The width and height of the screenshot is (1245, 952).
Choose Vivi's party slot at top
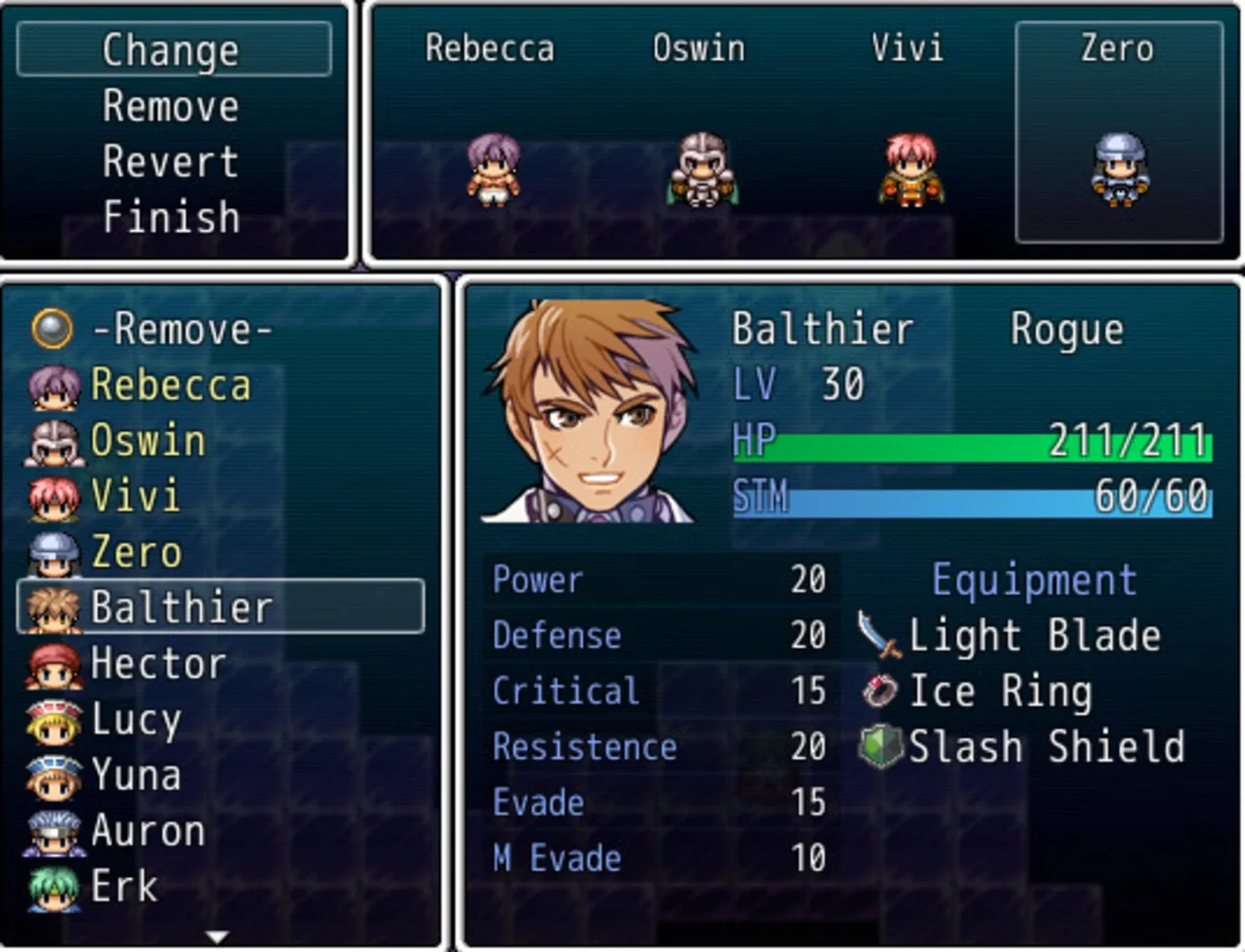click(x=909, y=132)
